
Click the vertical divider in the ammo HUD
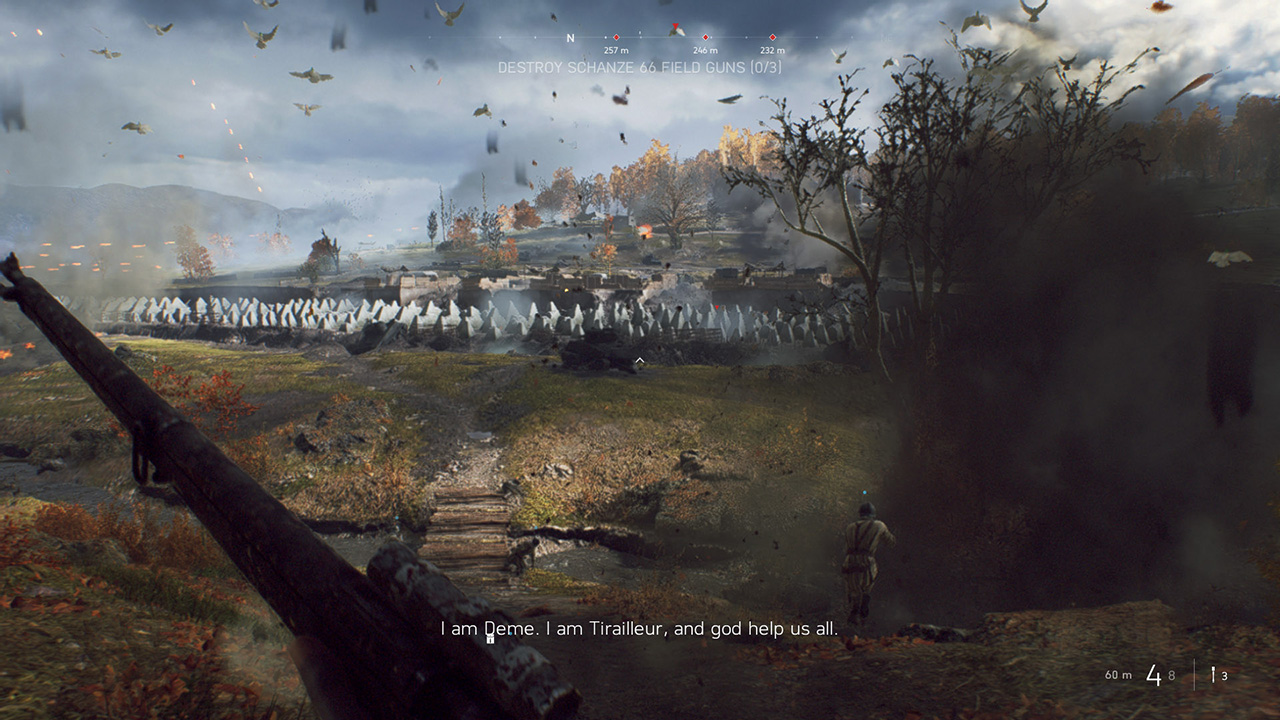(x=1195, y=674)
